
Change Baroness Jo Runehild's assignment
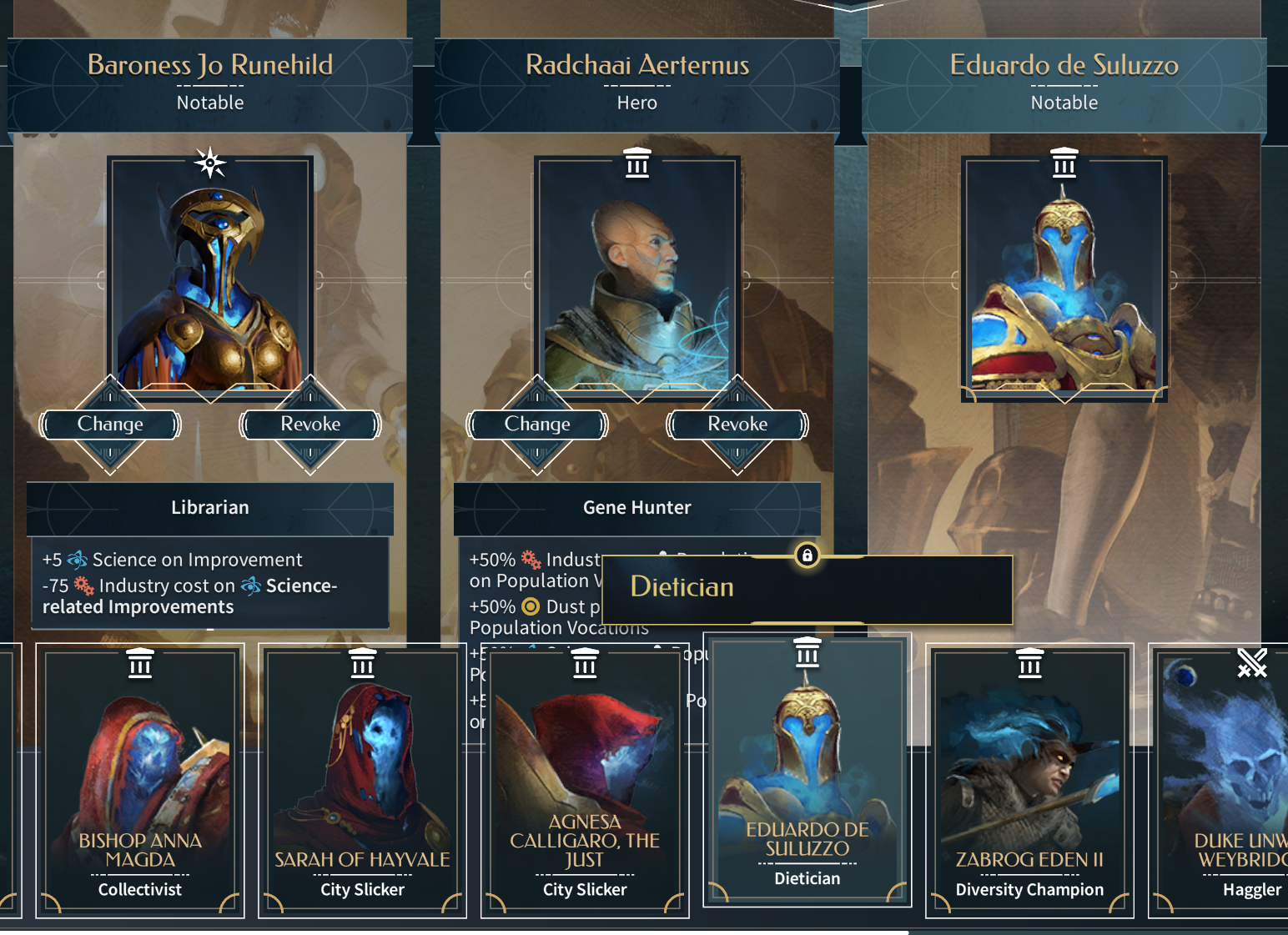point(110,424)
